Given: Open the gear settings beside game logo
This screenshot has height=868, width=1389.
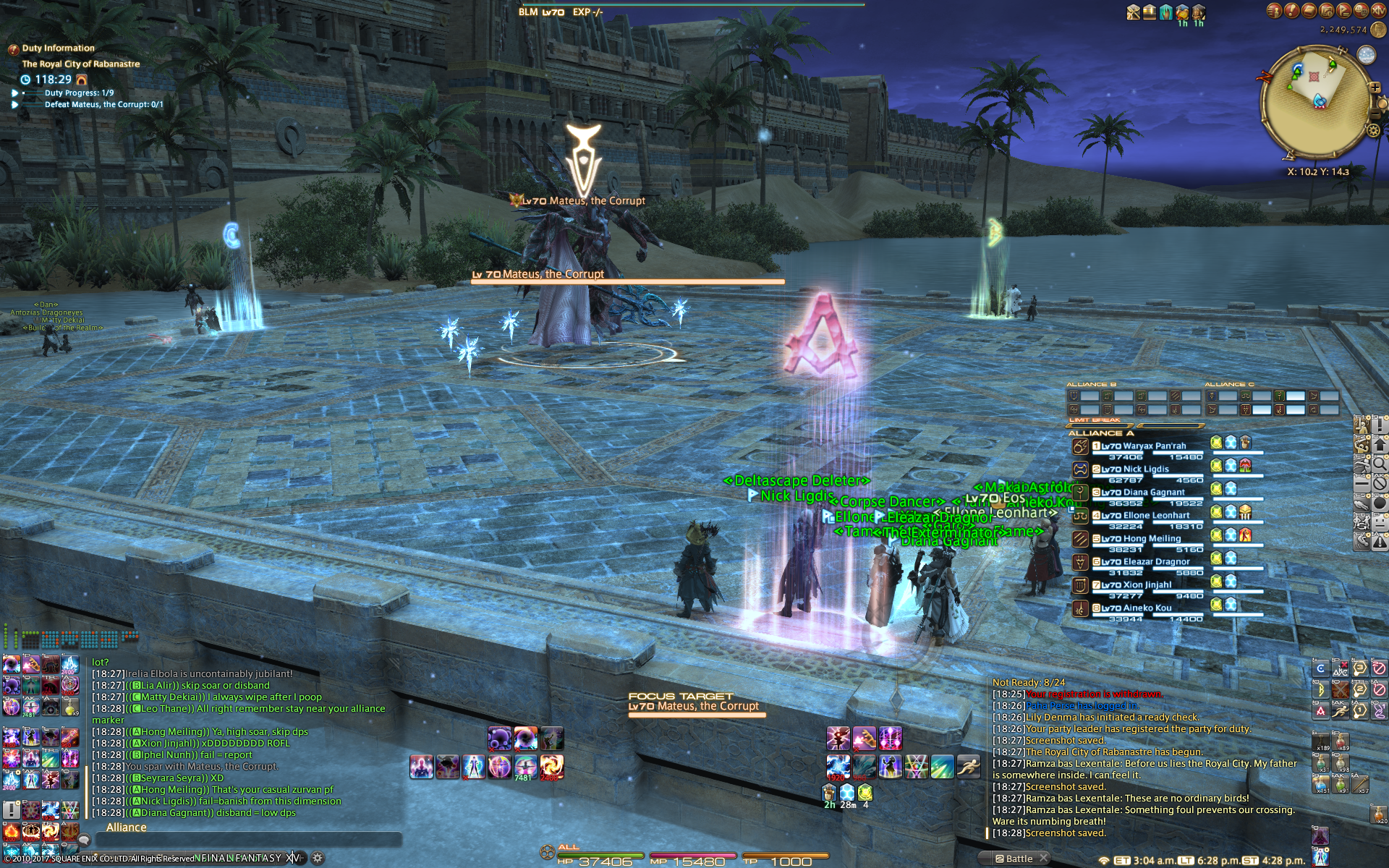Looking at the screenshot, I should [x=317, y=858].
